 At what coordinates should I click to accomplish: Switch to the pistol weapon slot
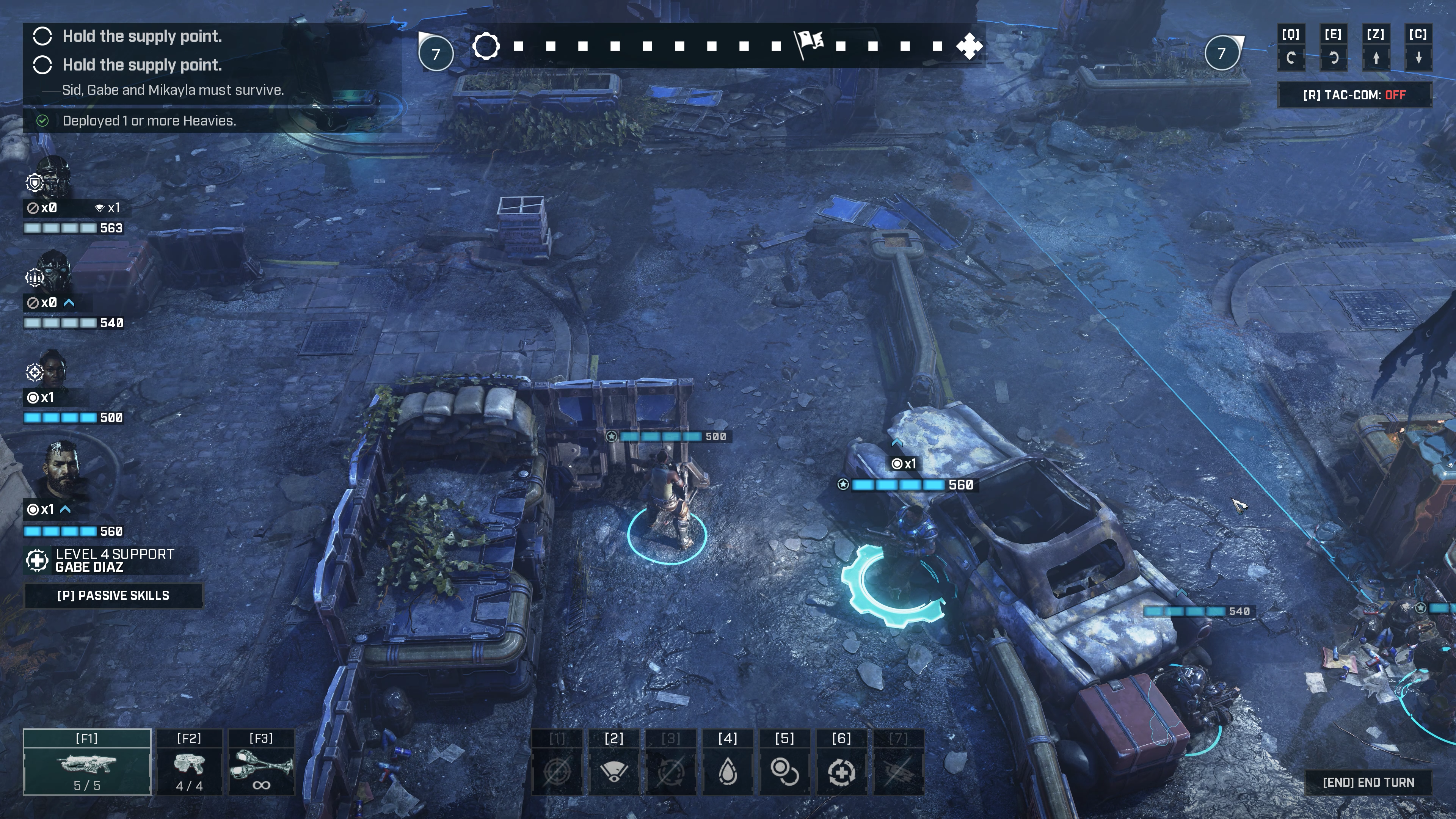point(189,763)
